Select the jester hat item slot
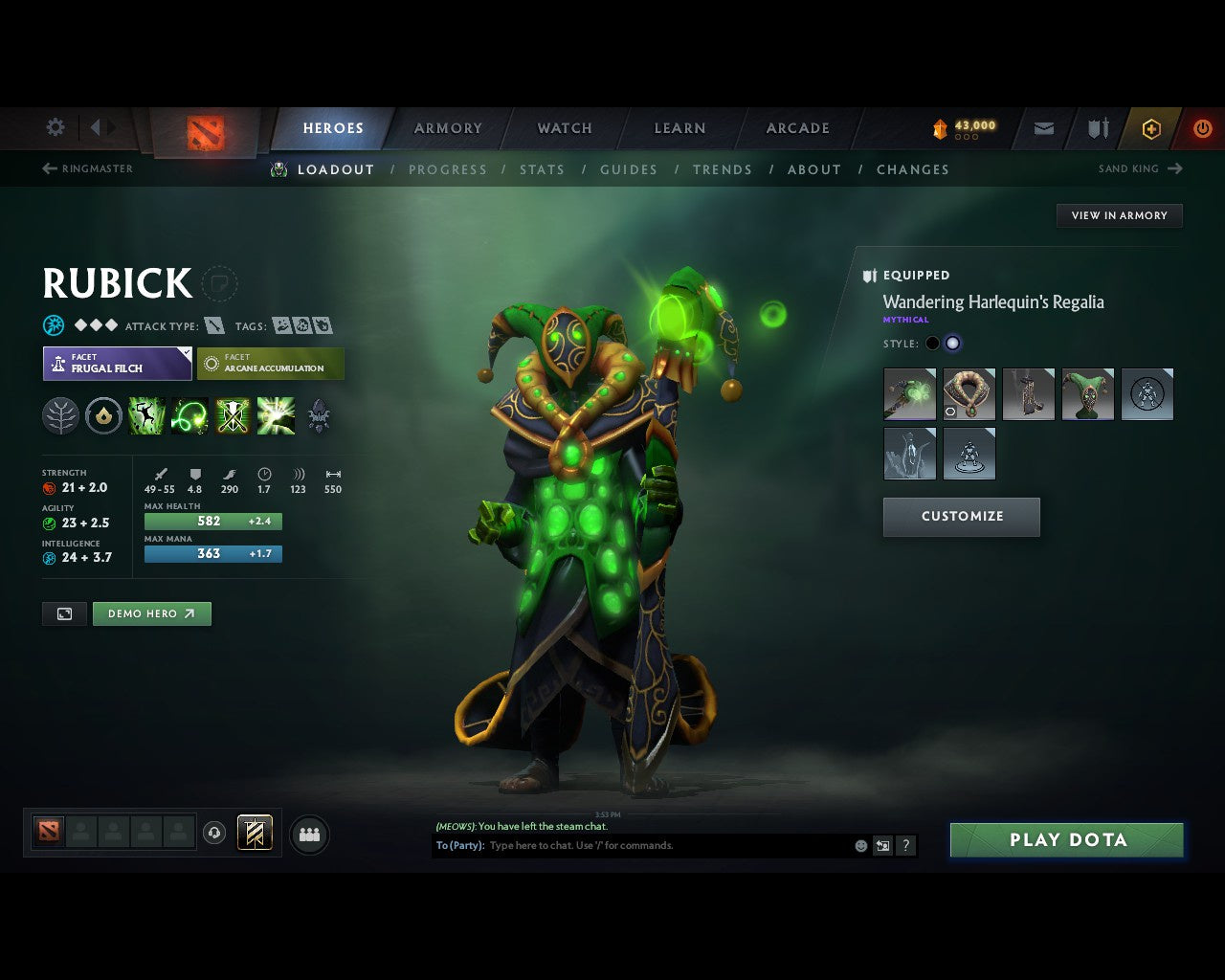 pos(1087,394)
